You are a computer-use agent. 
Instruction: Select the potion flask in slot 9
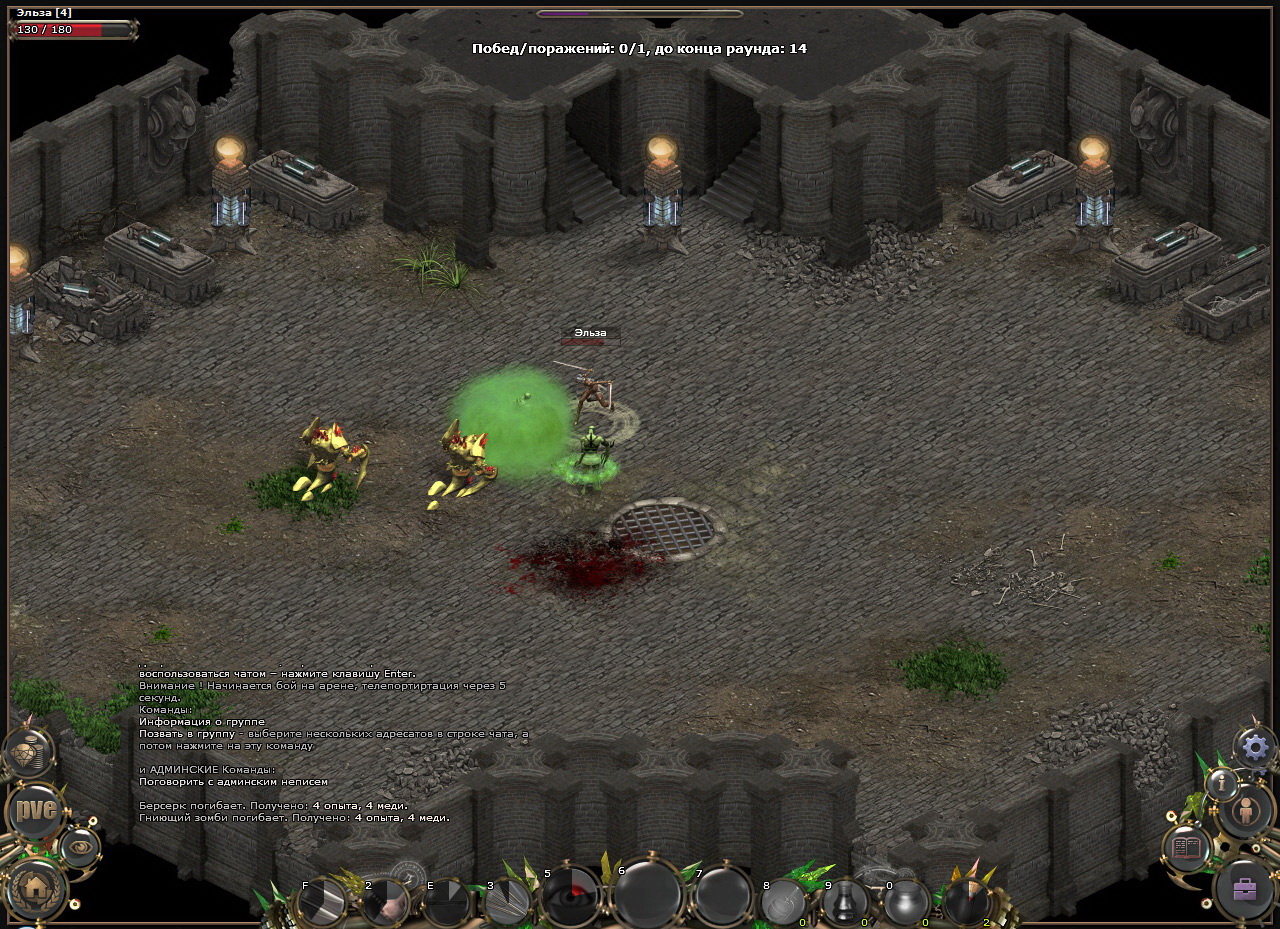[x=845, y=901]
